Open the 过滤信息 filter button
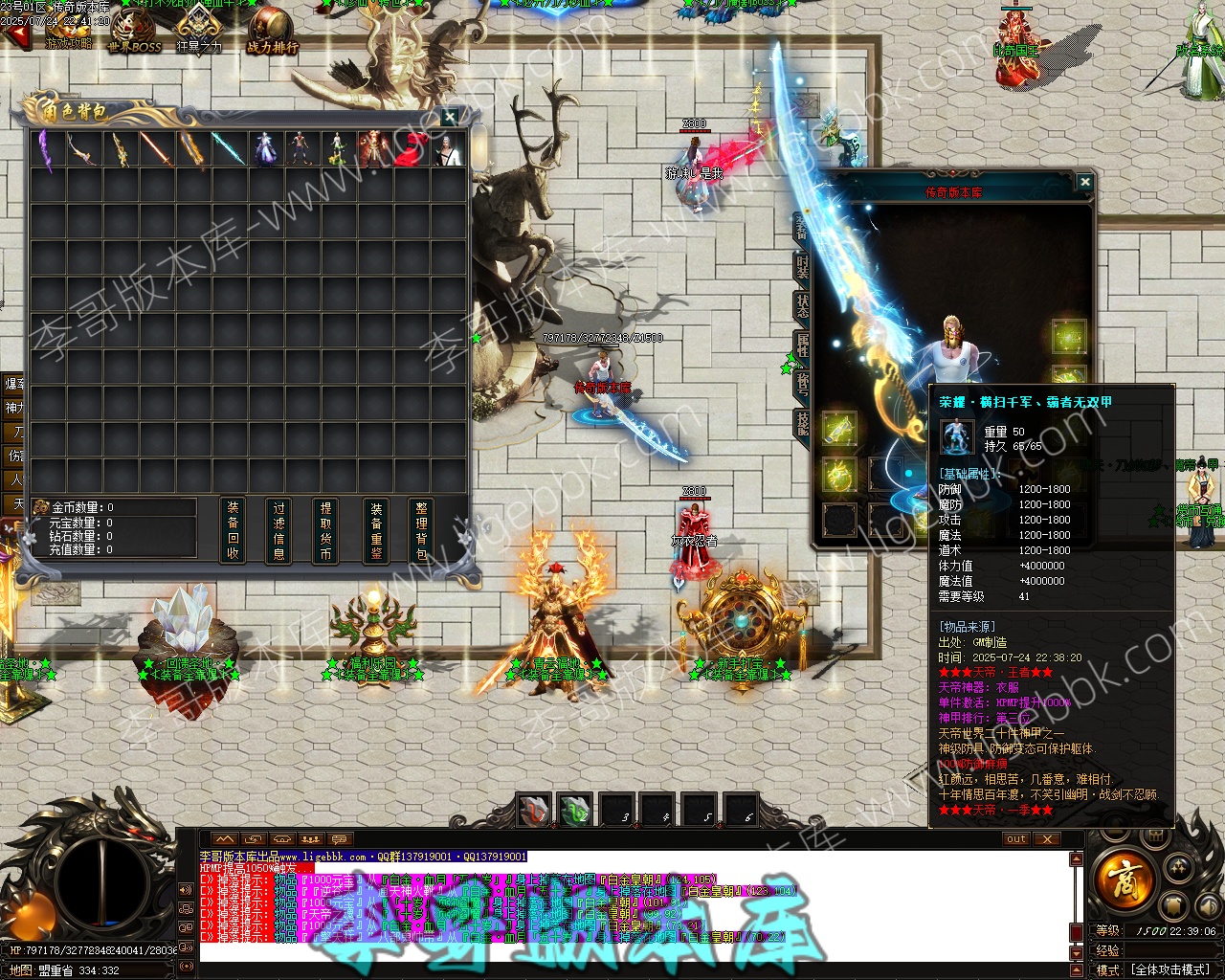This screenshot has height=980, width=1225. click(x=279, y=530)
